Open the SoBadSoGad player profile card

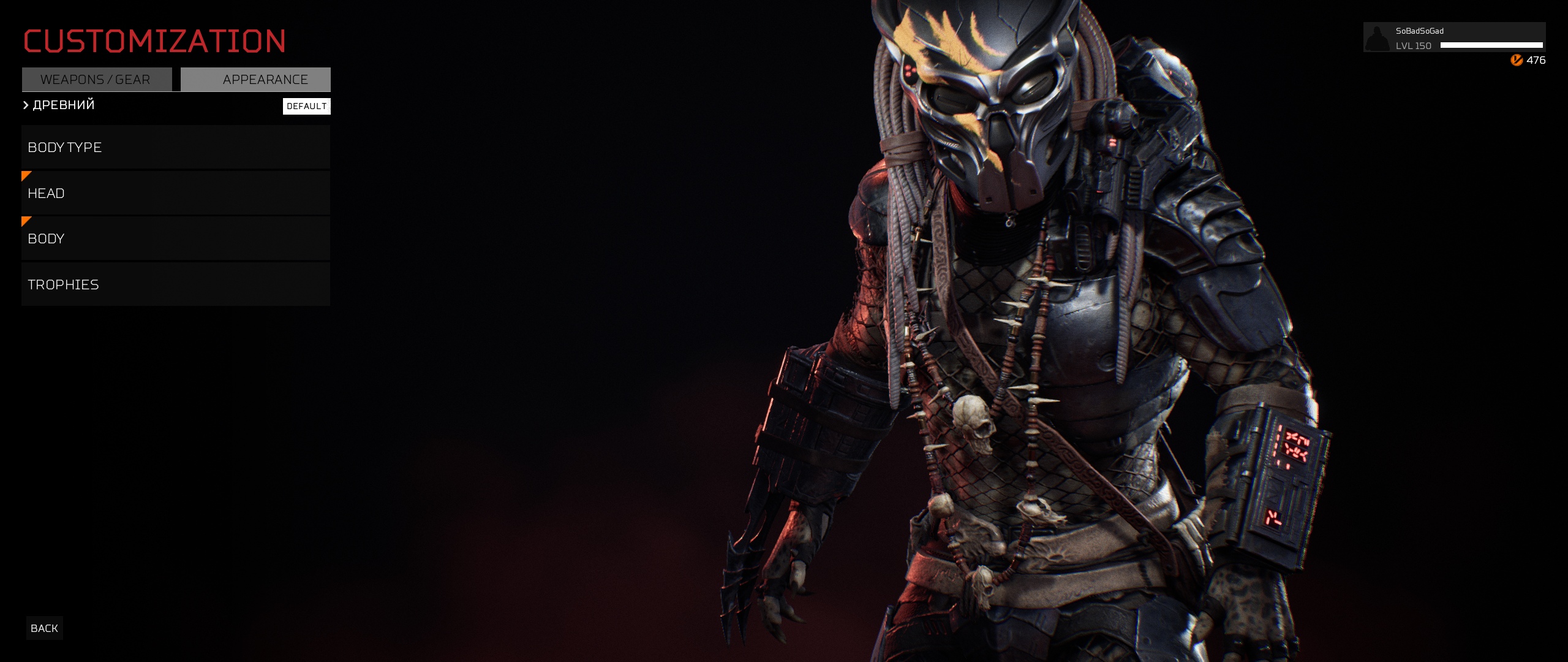(x=1454, y=38)
